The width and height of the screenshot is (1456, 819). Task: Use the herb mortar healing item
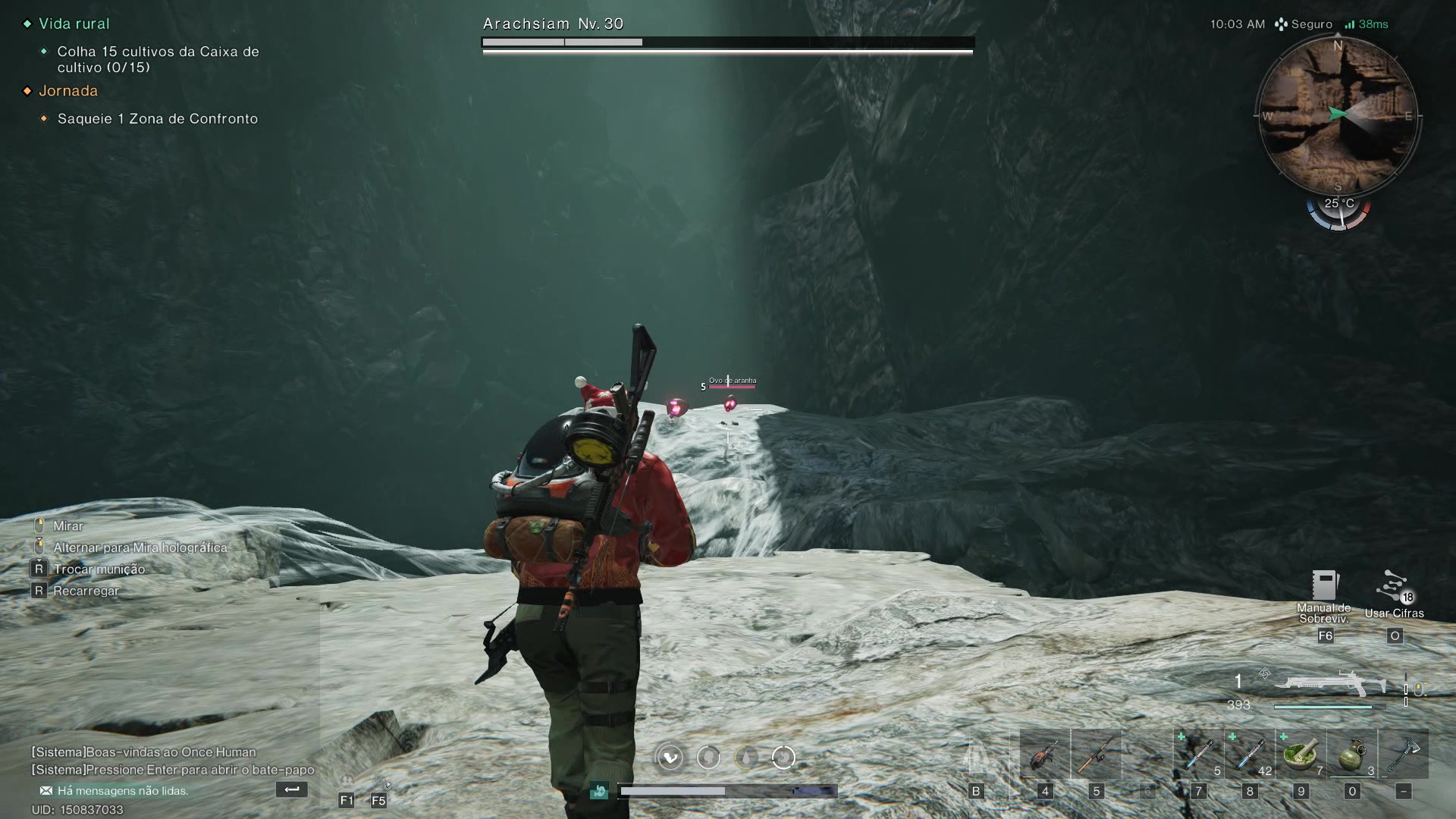point(1301,755)
